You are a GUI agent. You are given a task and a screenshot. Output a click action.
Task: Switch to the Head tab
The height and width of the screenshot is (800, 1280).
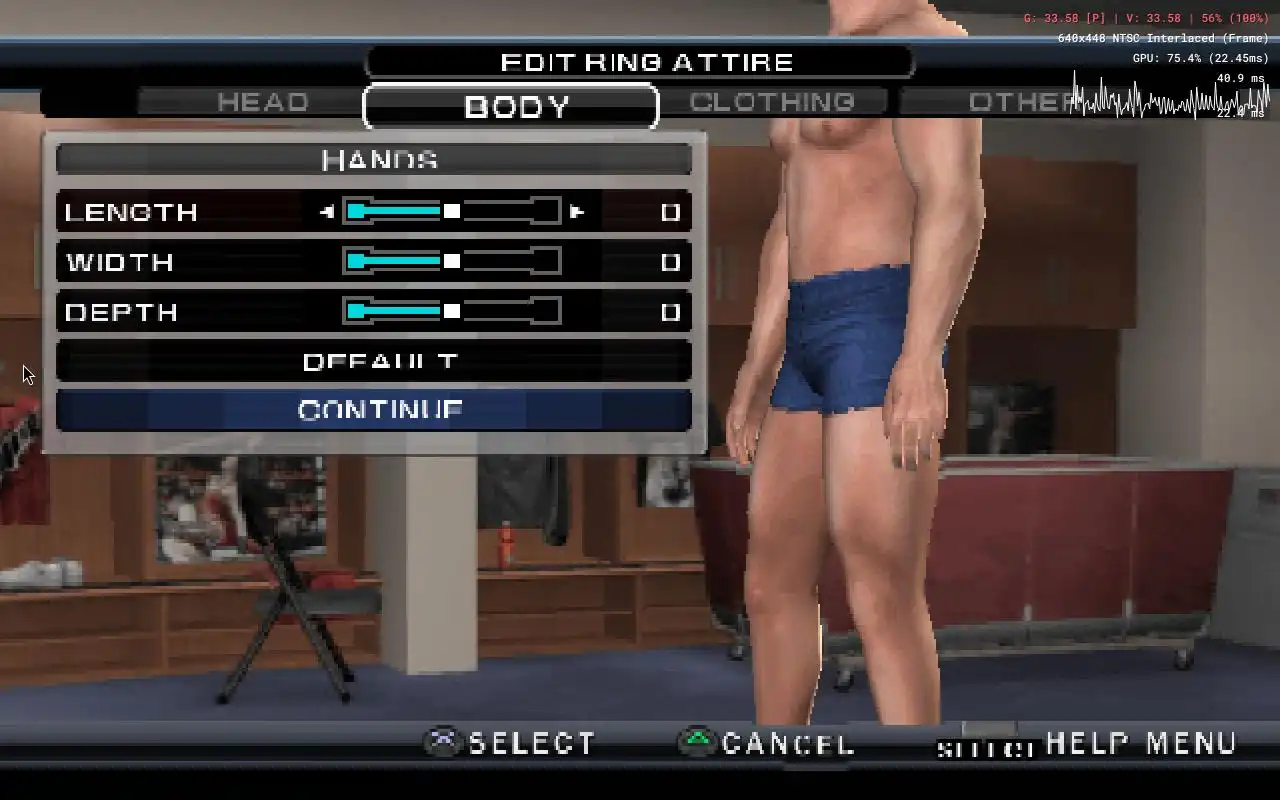coord(262,102)
